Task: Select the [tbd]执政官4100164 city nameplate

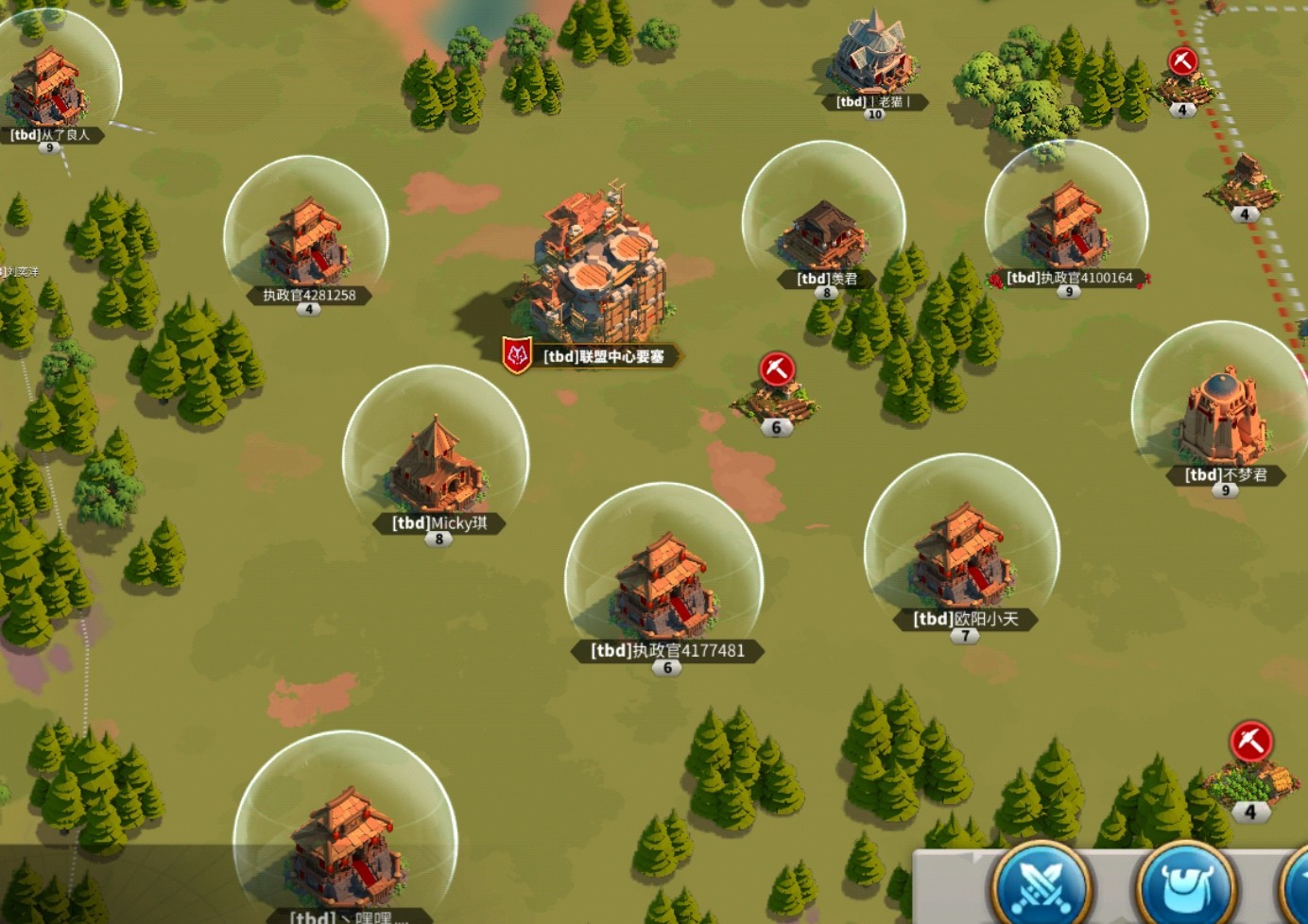Action: [1069, 278]
